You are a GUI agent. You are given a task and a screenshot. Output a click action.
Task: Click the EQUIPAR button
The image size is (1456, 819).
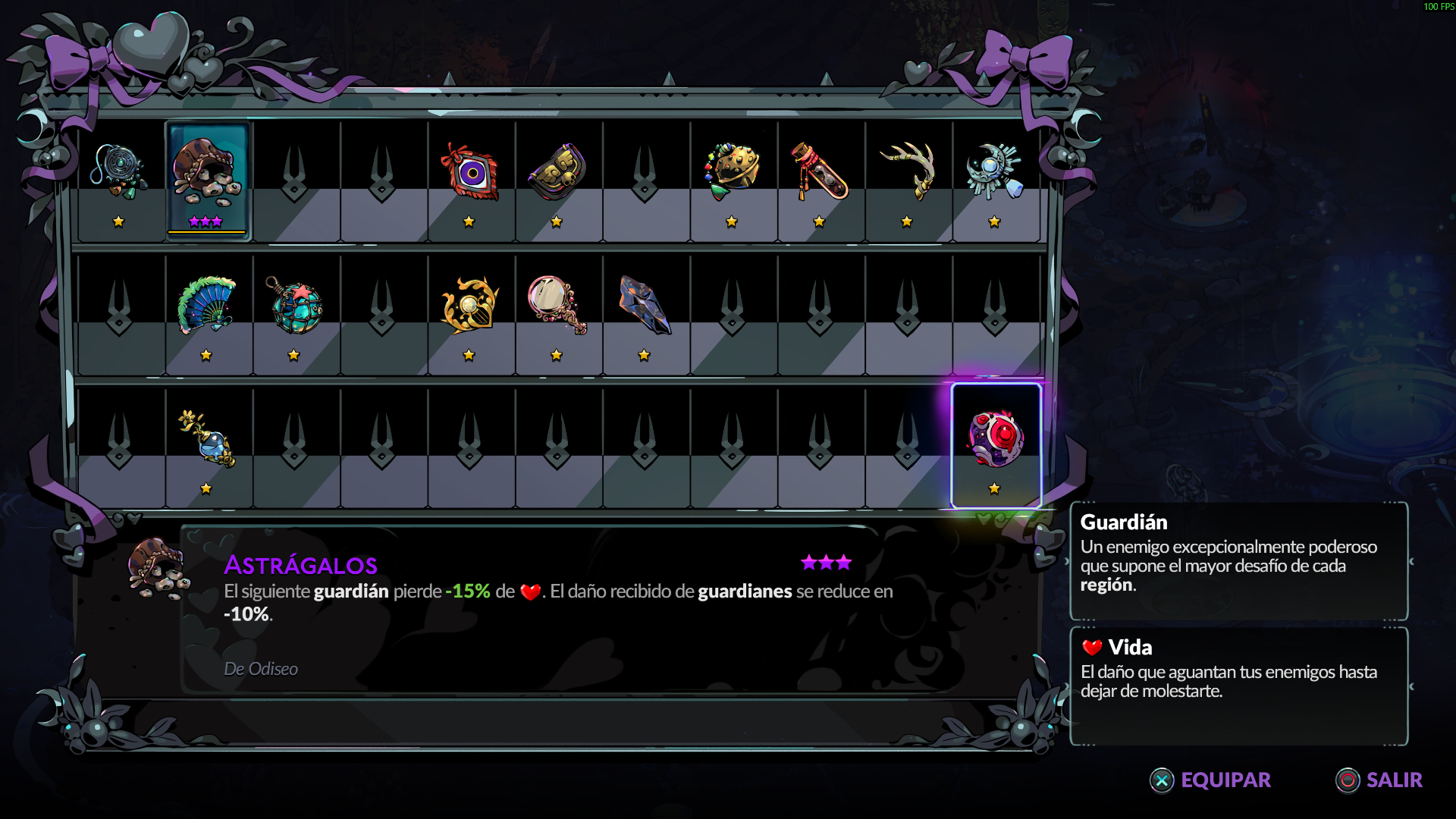[x=1211, y=780]
